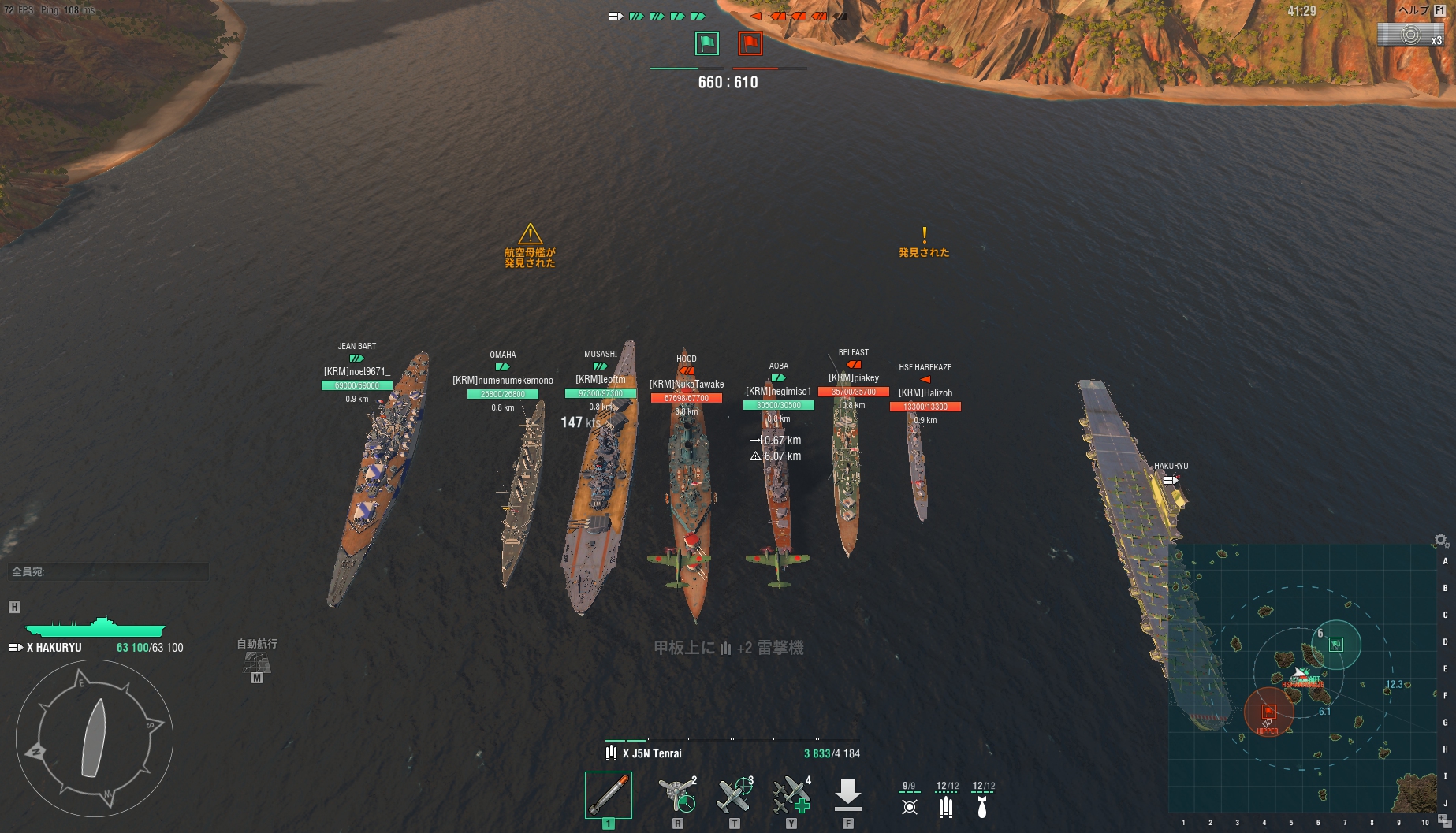The image size is (1456, 833).
Task: Choose the torpedo bomber squadron icon
Action: tap(946, 805)
